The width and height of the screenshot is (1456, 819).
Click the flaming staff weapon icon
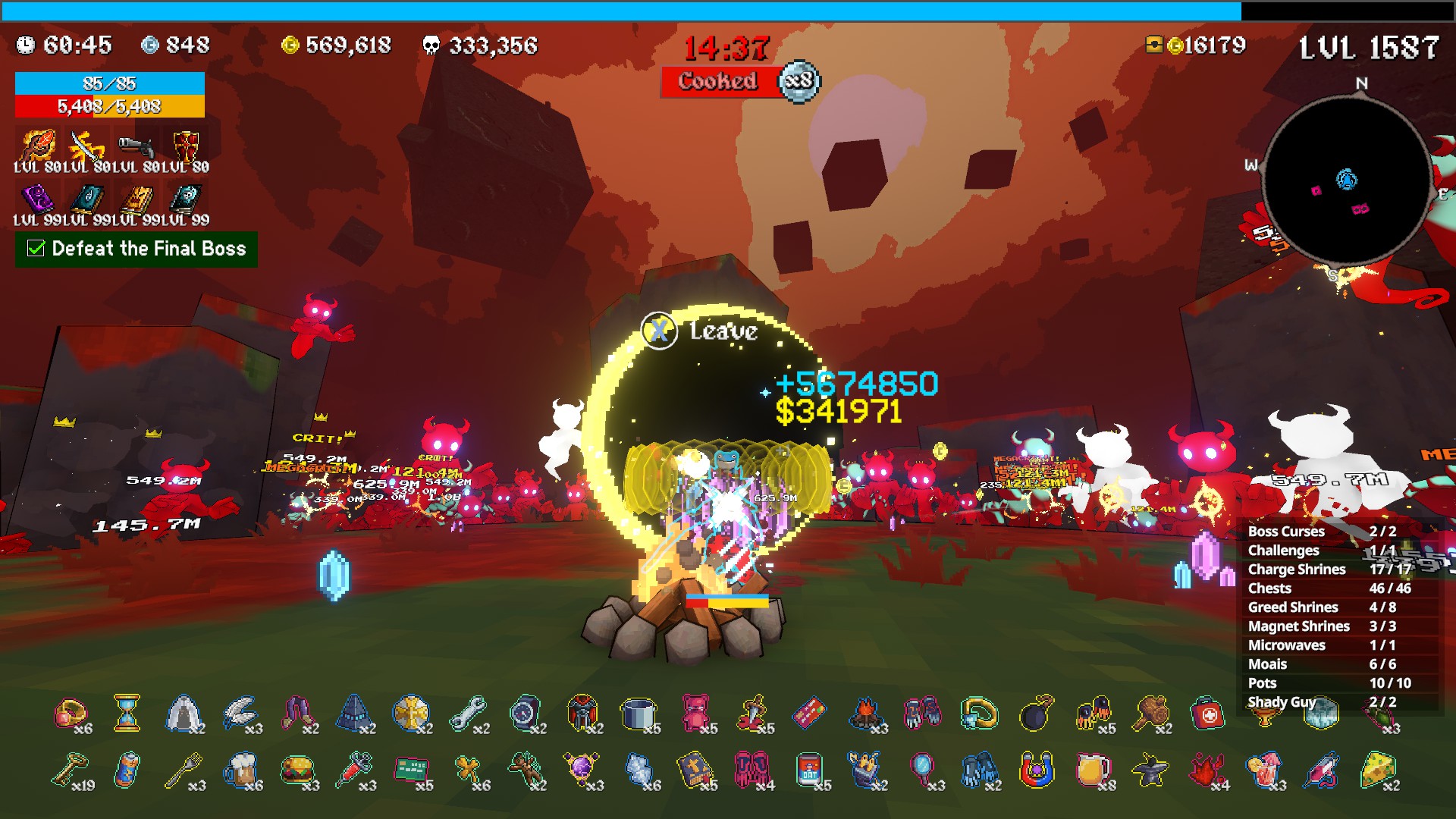point(37,145)
